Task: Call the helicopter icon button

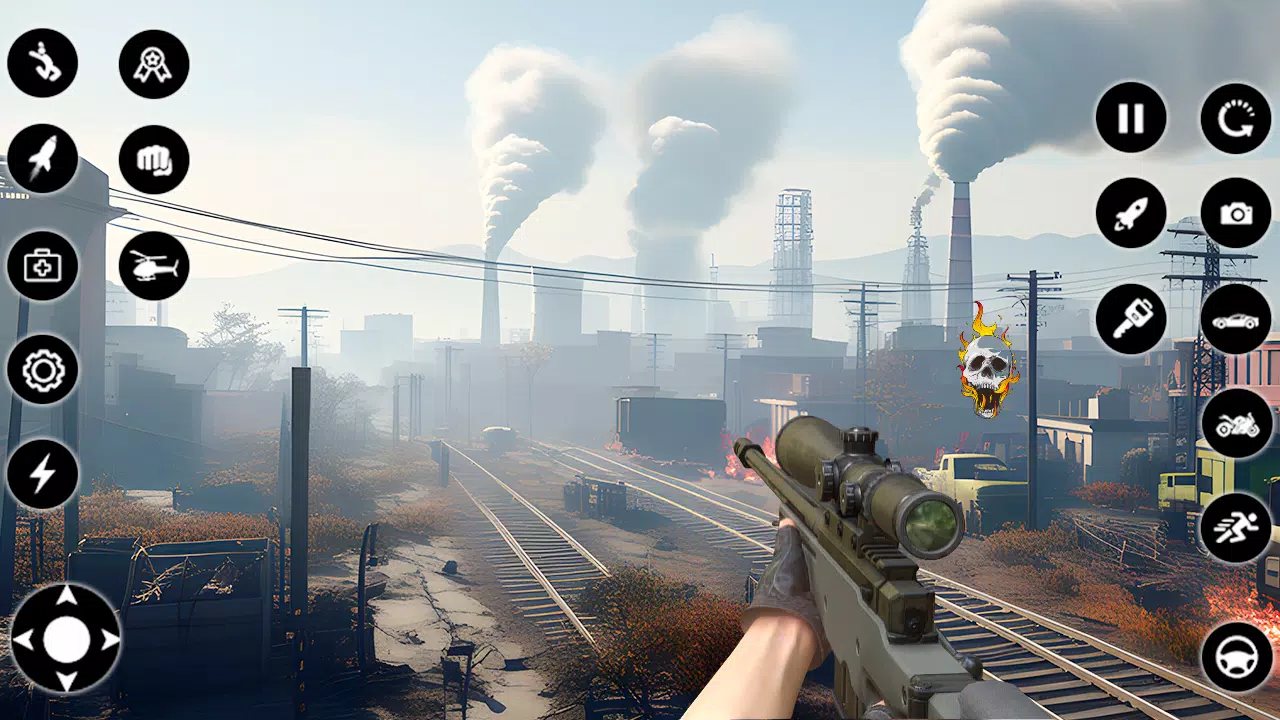Action: [154, 266]
